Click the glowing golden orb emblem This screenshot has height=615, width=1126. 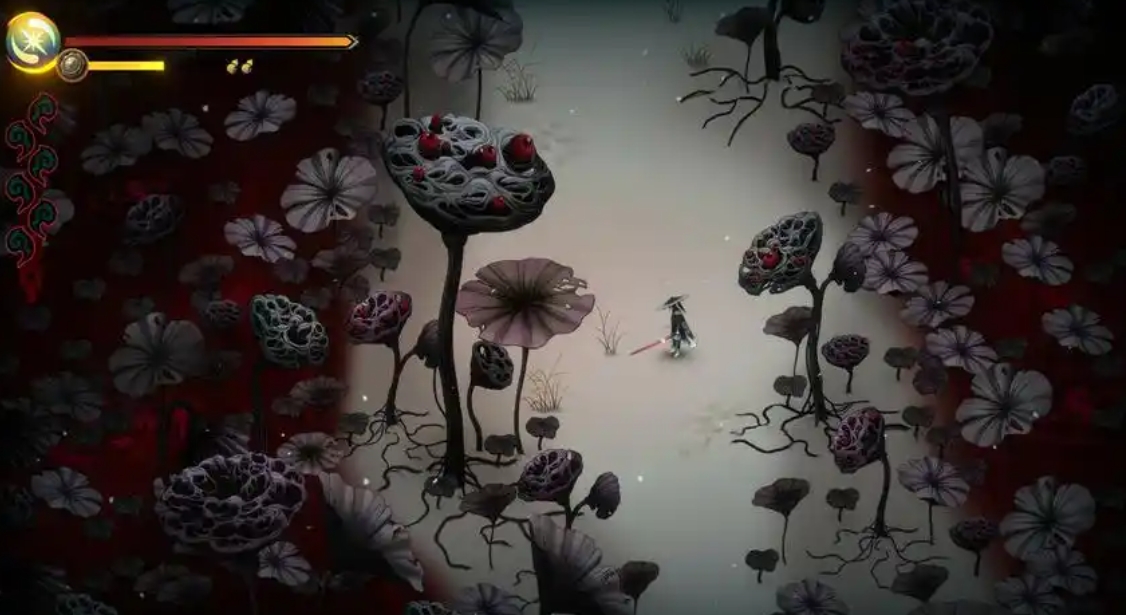32,41
